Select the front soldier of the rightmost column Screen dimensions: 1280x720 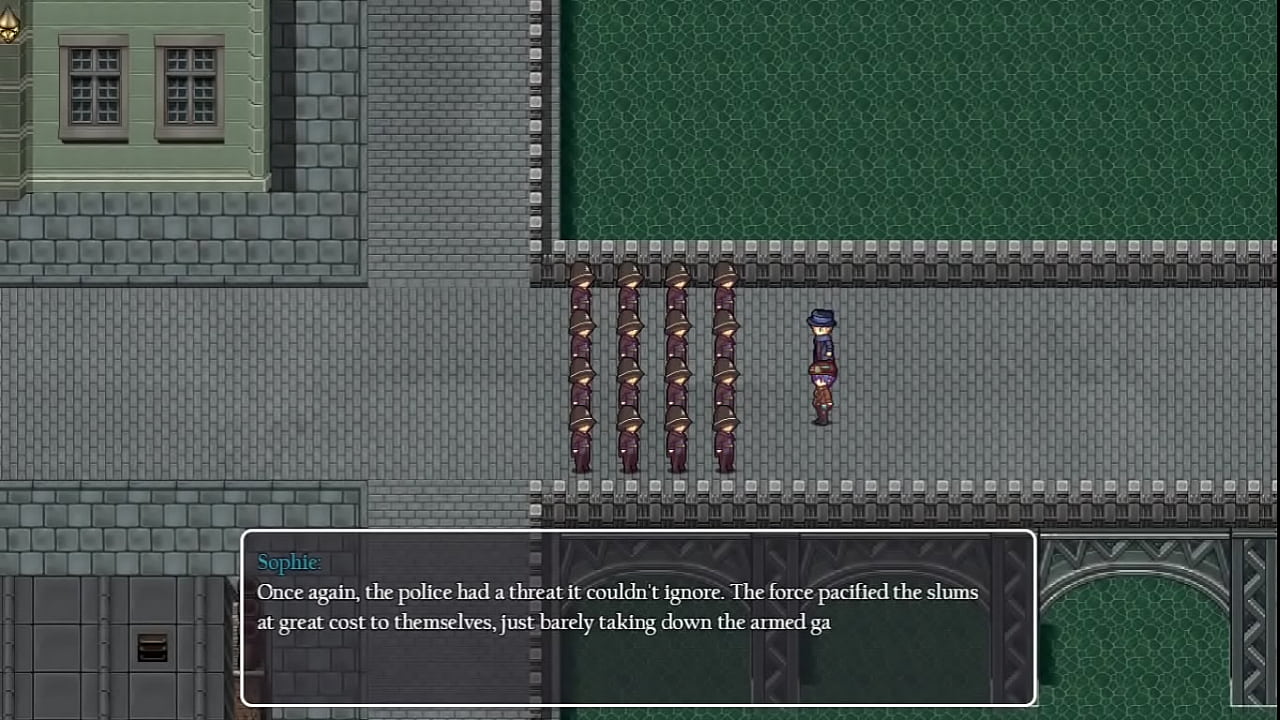click(724, 290)
